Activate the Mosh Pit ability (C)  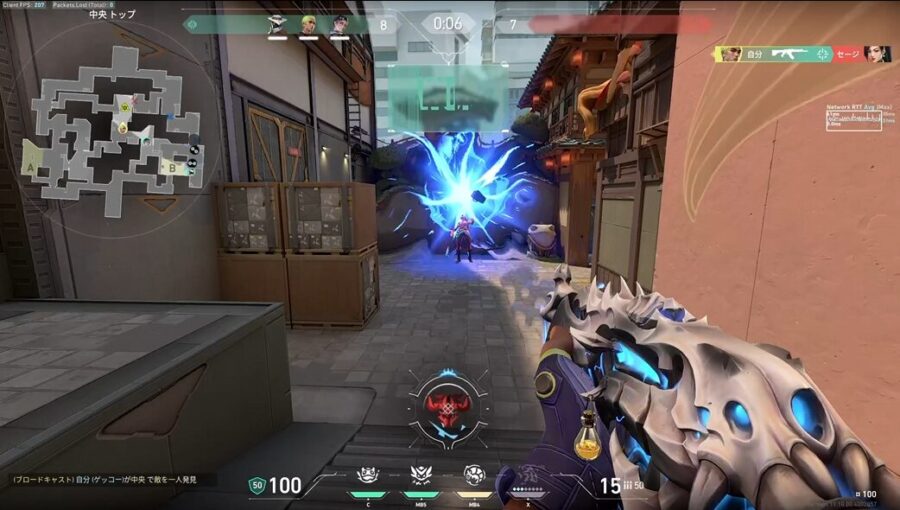point(366,476)
